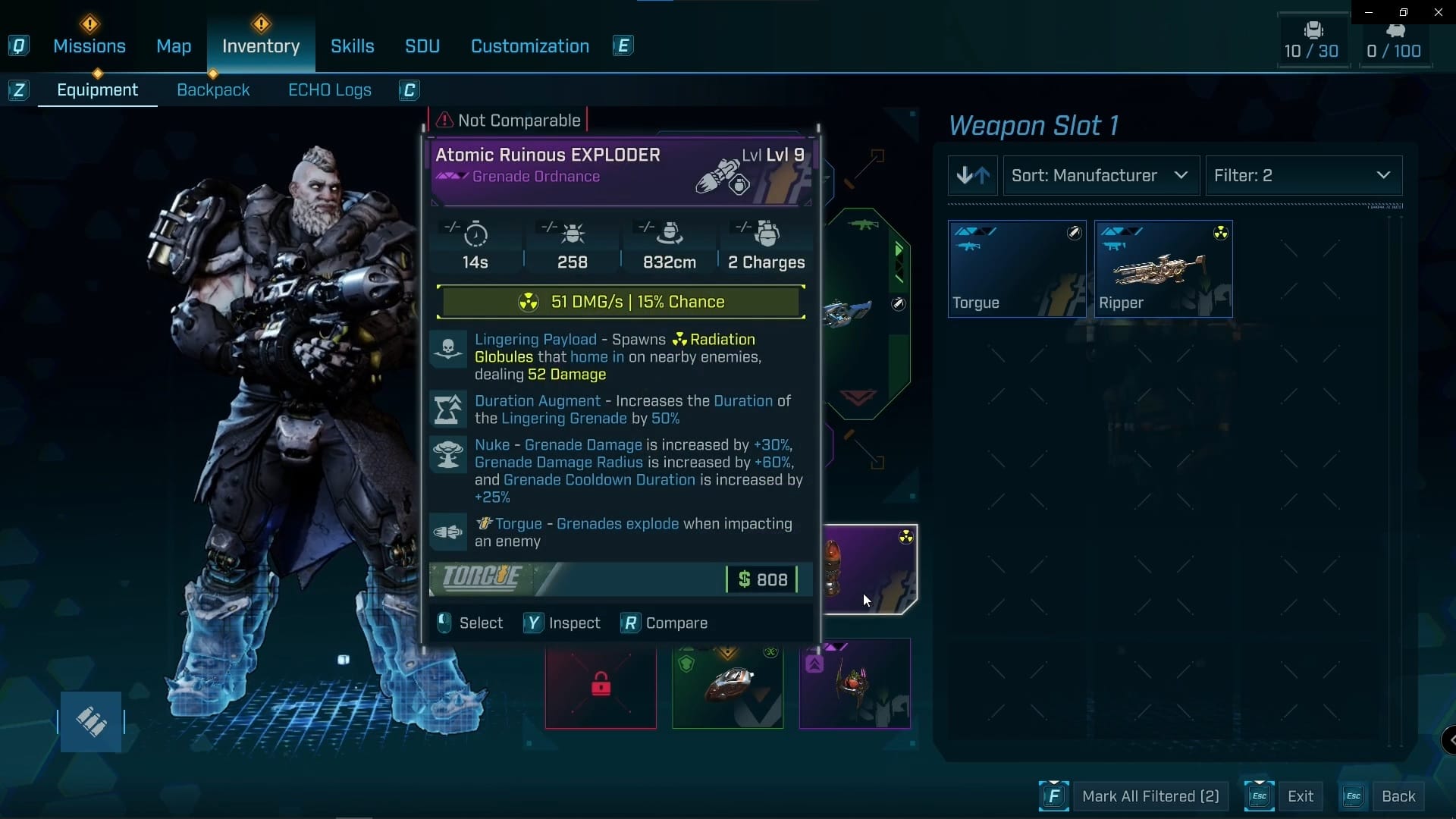Open the Customization tab

pos(530,46)
